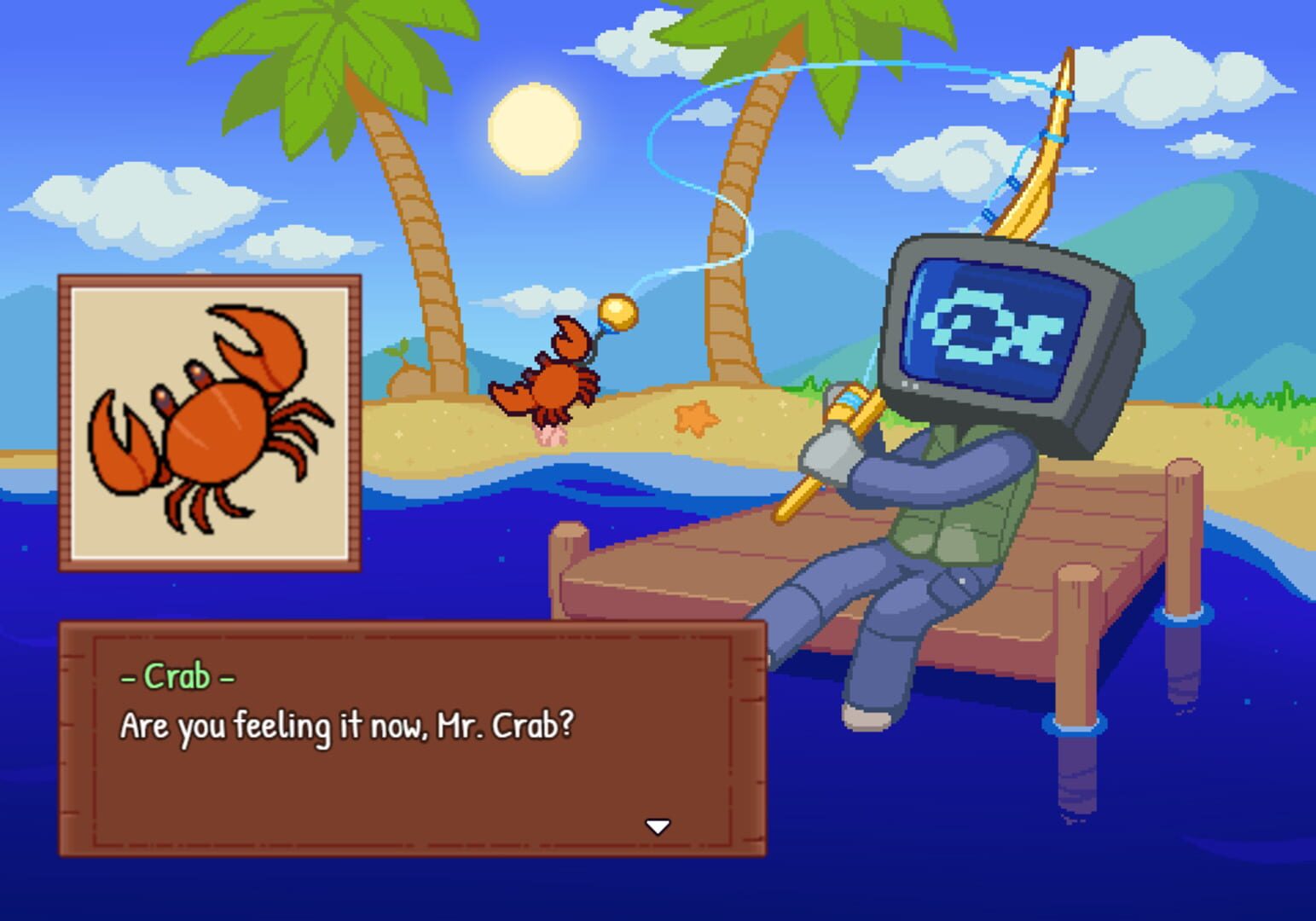
Task: Click the crab dangling from the bobber
Action: pos(553,379)
